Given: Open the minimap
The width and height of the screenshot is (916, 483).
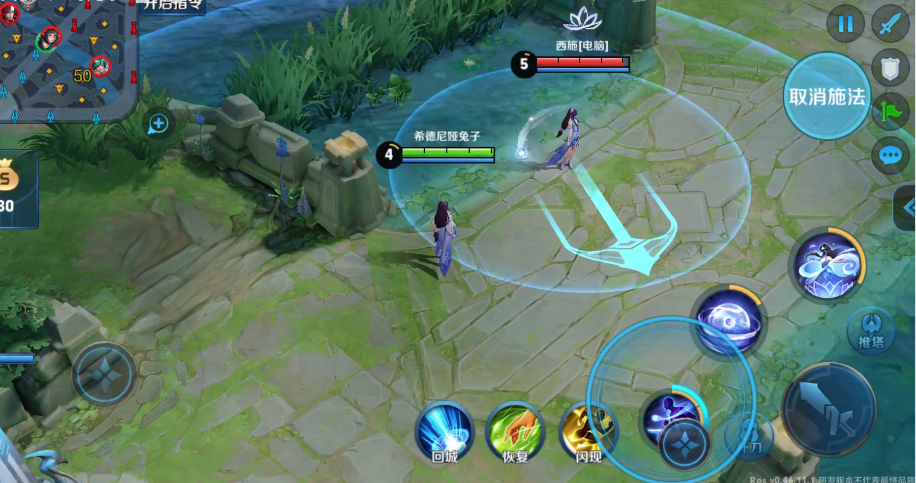Looking at the screenshot, I should click(x=60, y=55).
